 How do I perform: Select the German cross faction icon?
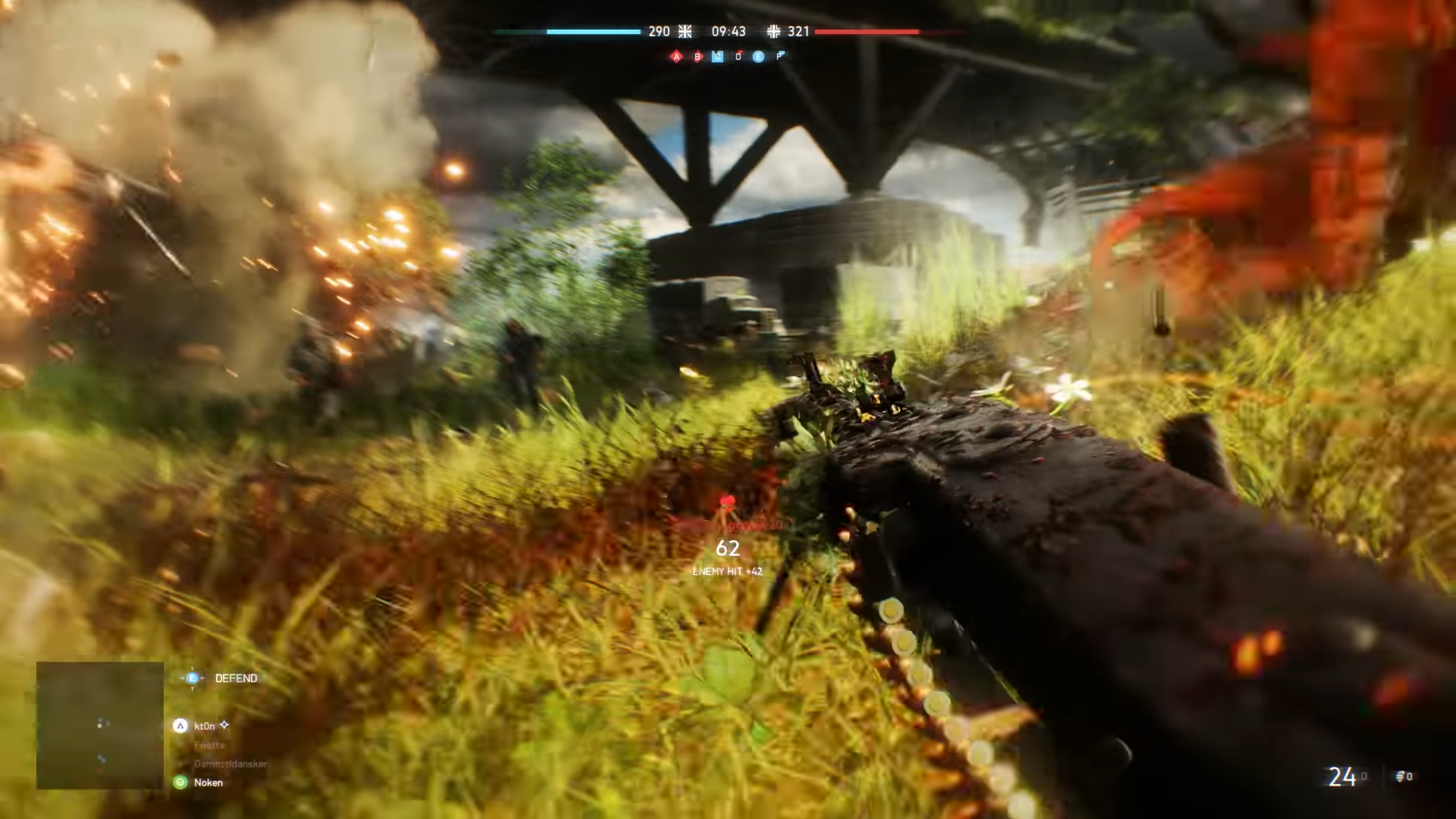pyautogui.click(x=774, y=32)
